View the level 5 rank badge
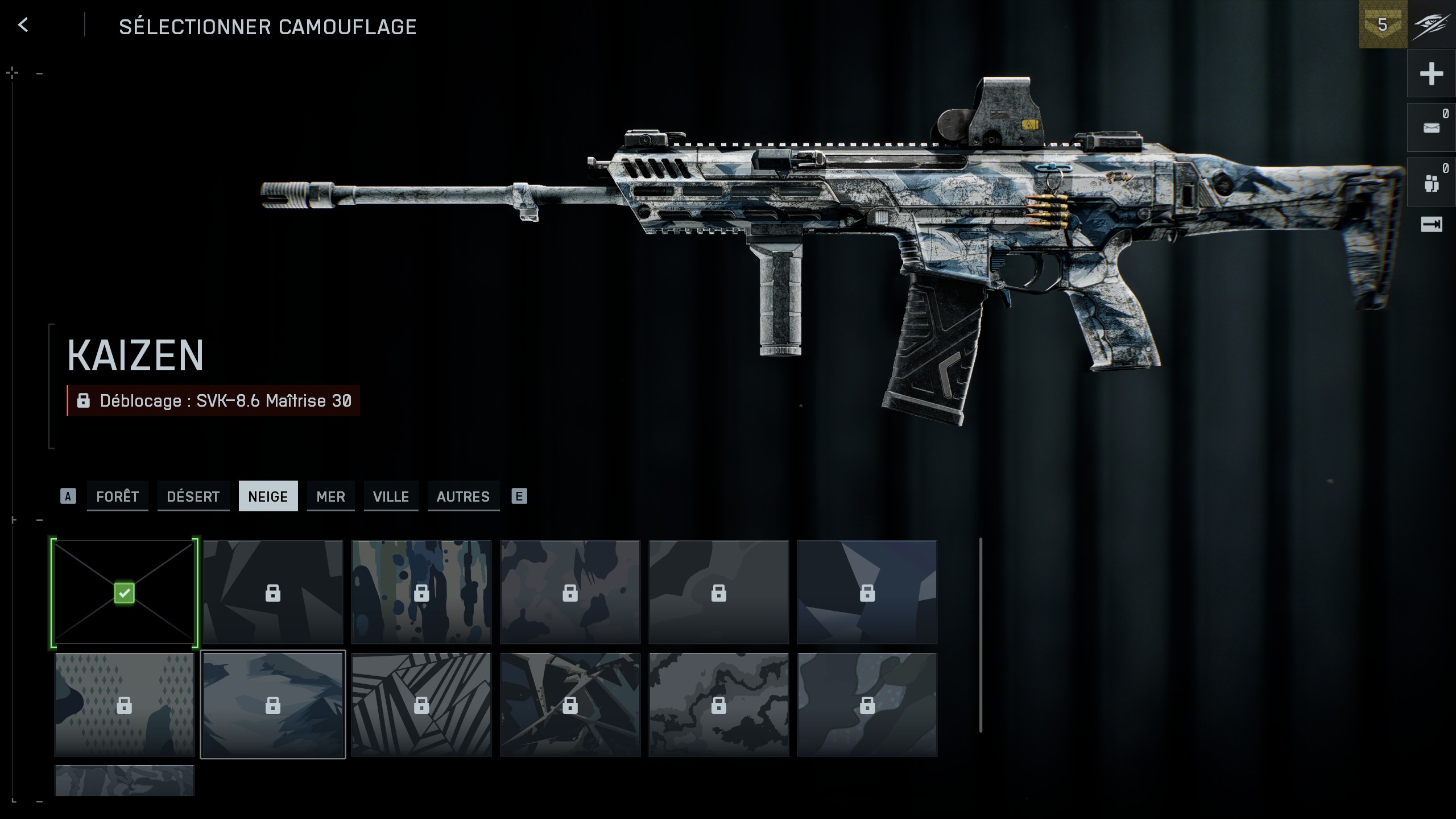This screenshot has height=819, width=1456. pyautogui.click(x=1383, y=25)
